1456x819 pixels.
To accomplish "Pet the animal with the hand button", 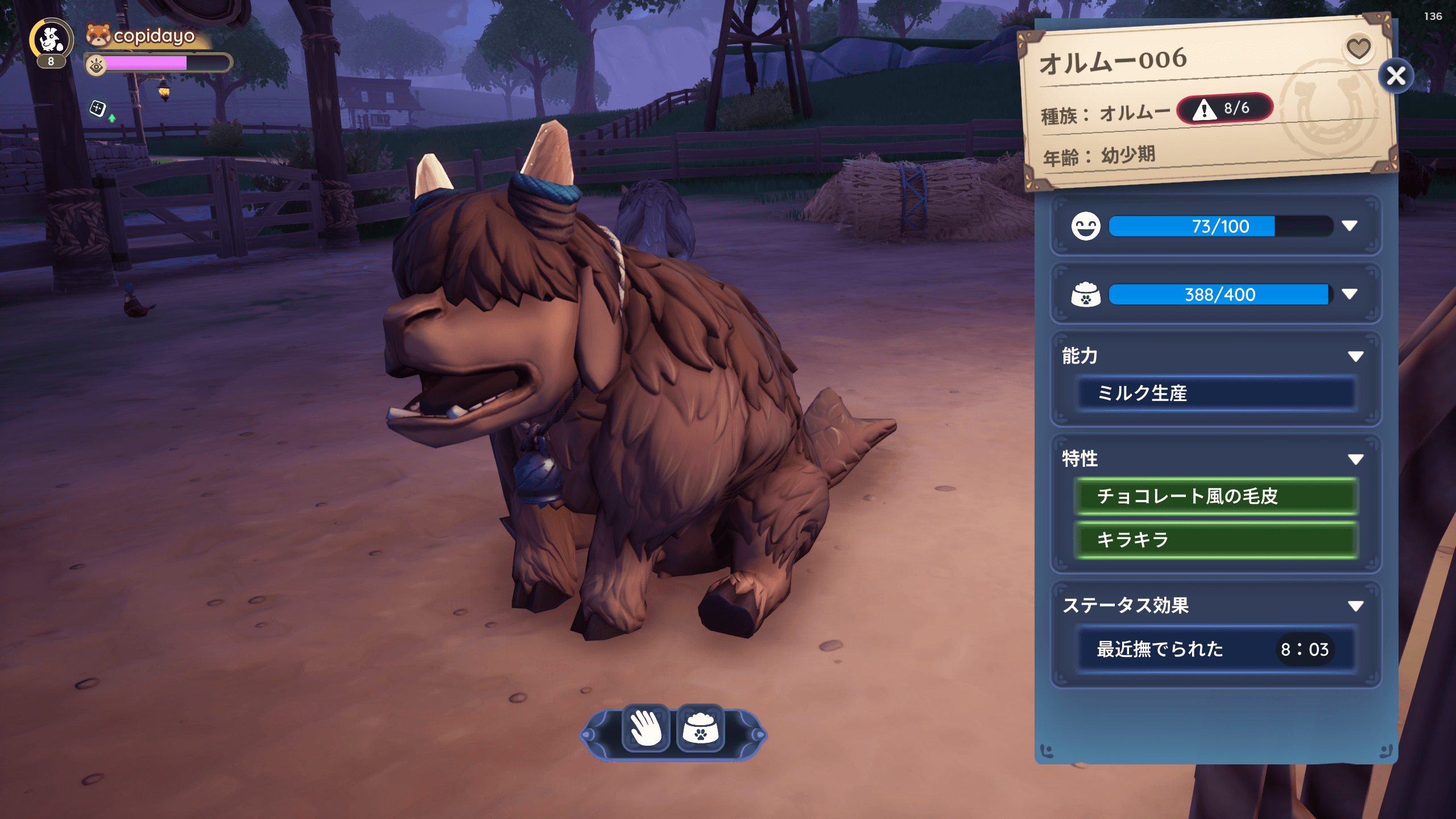I will (x=646, y=728).
